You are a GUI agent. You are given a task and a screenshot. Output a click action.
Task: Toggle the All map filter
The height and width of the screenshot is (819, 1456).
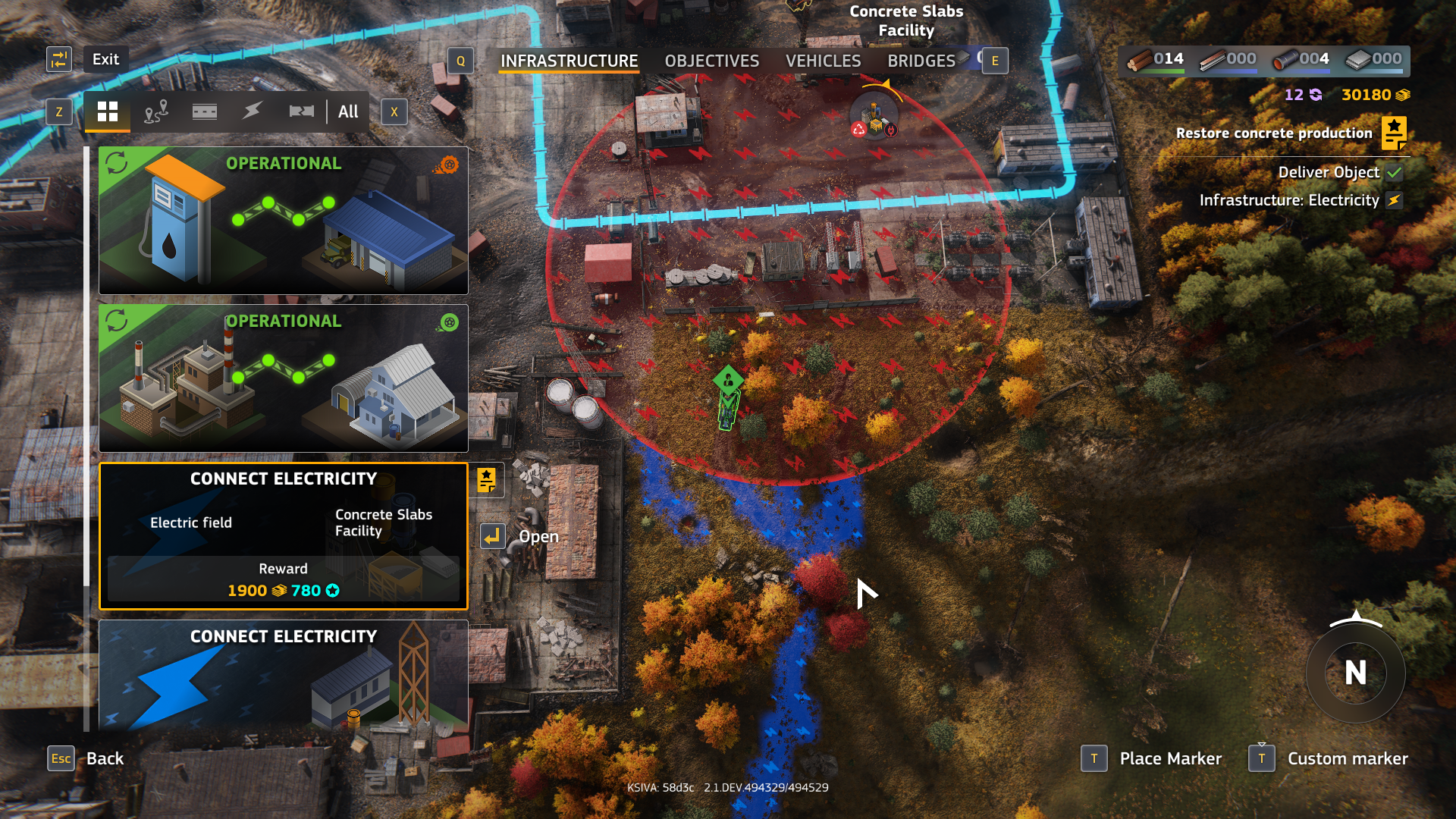[348, 111]
